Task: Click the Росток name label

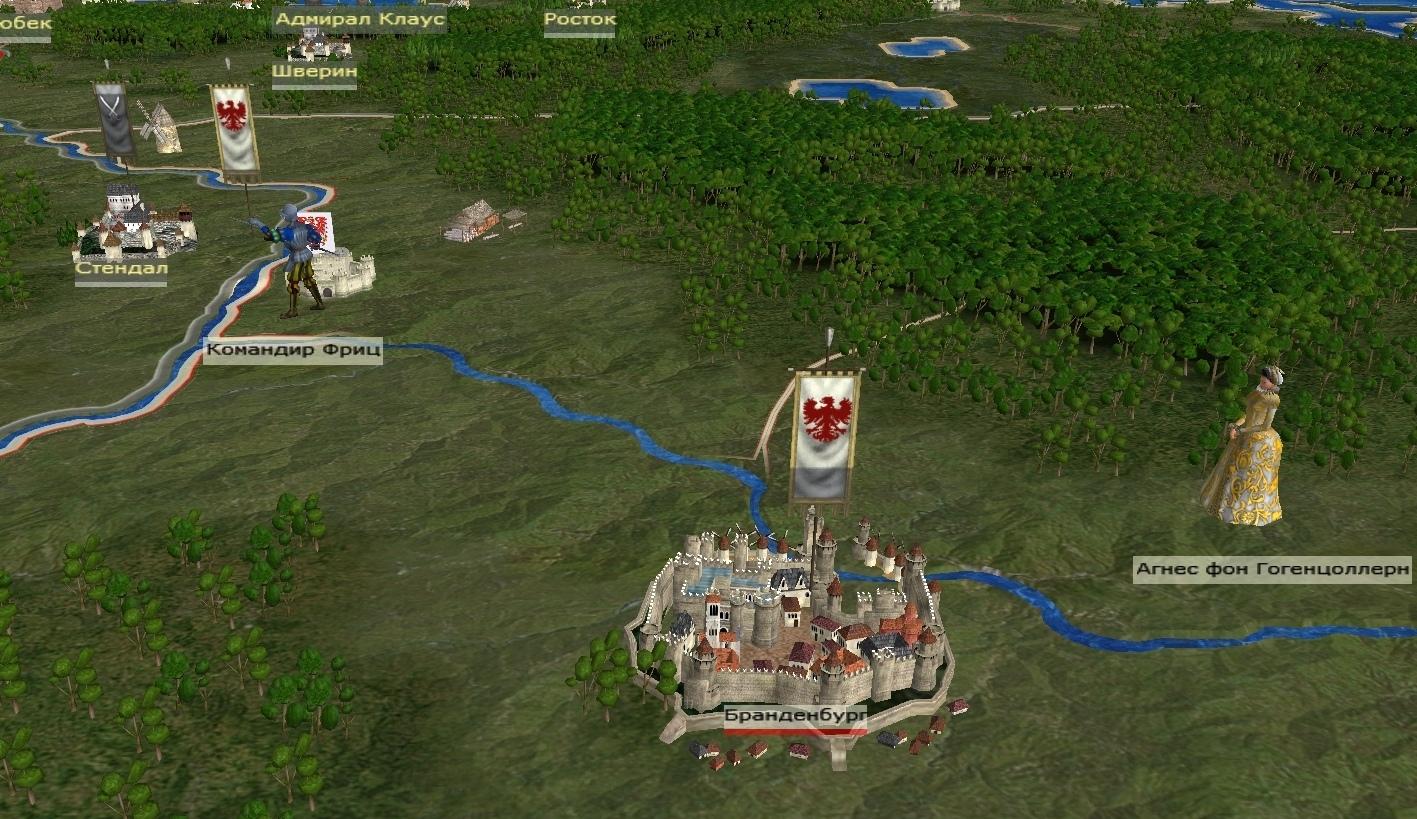Action: click(x=579, y=19)
